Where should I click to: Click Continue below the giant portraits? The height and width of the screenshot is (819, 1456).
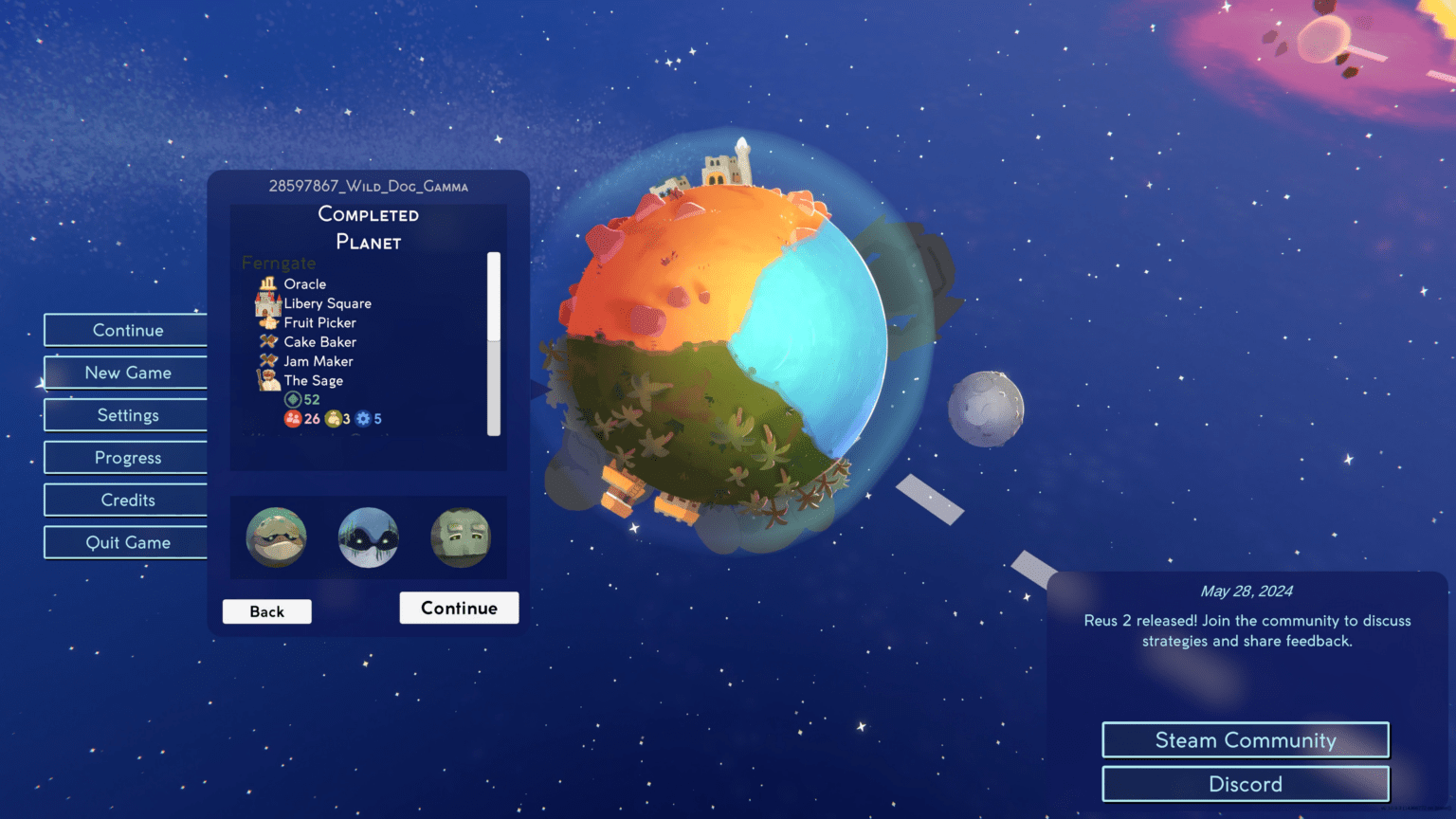pyautogui.click(x=459, y=608)
